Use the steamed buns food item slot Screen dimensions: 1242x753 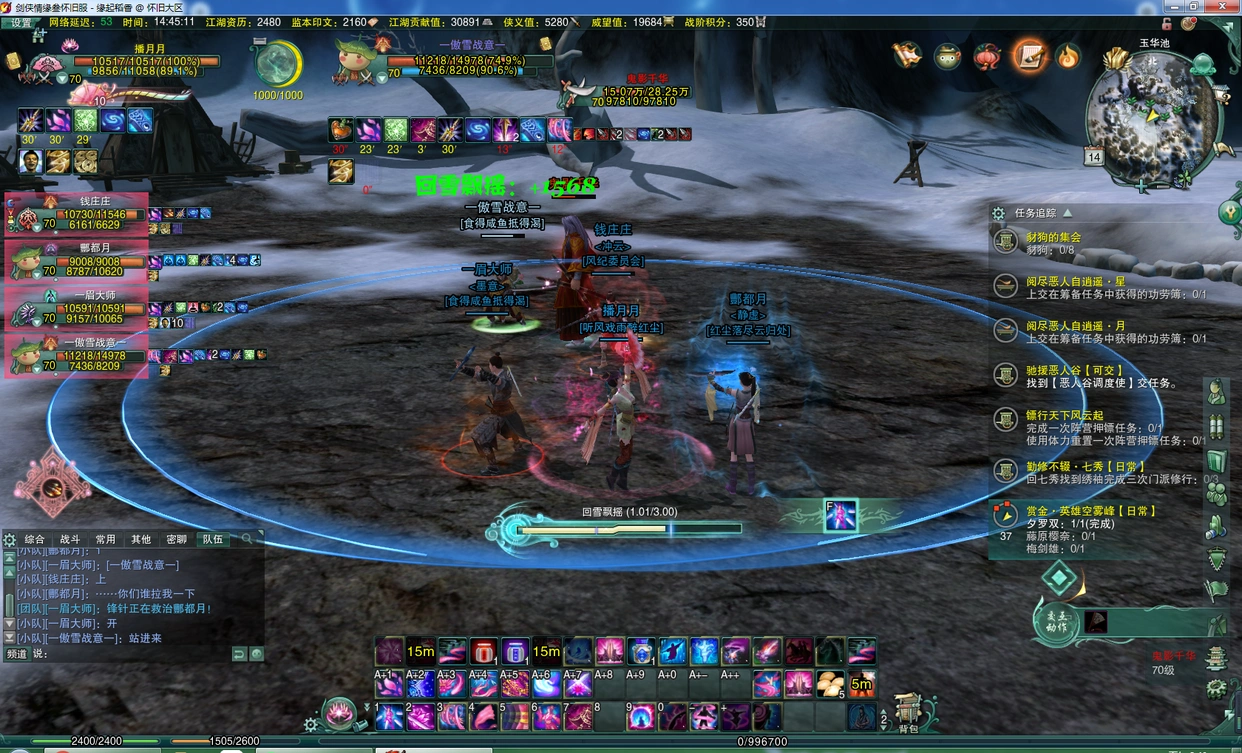(x=830, y=684)
